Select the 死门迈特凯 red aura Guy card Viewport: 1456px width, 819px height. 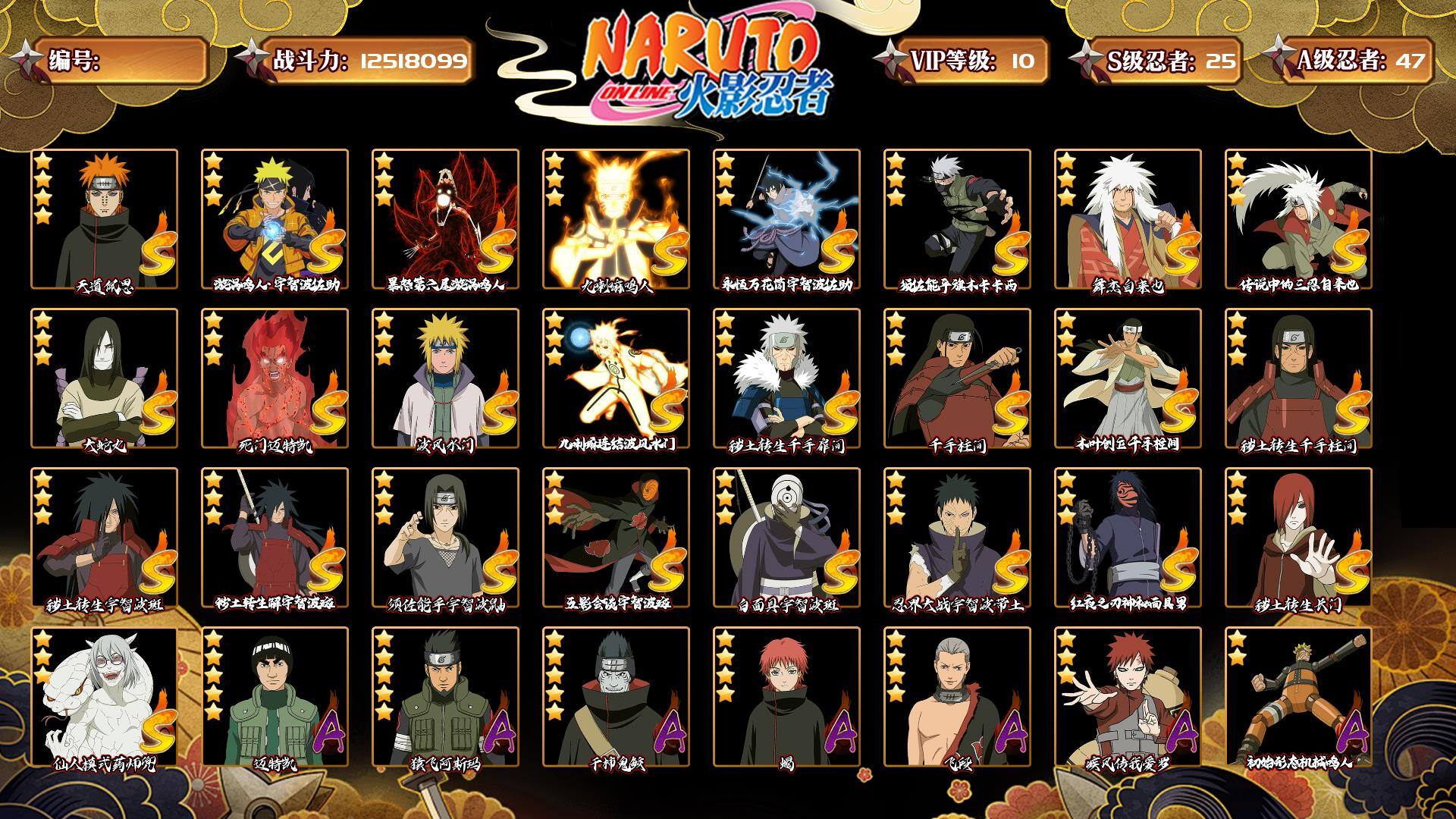275,378
